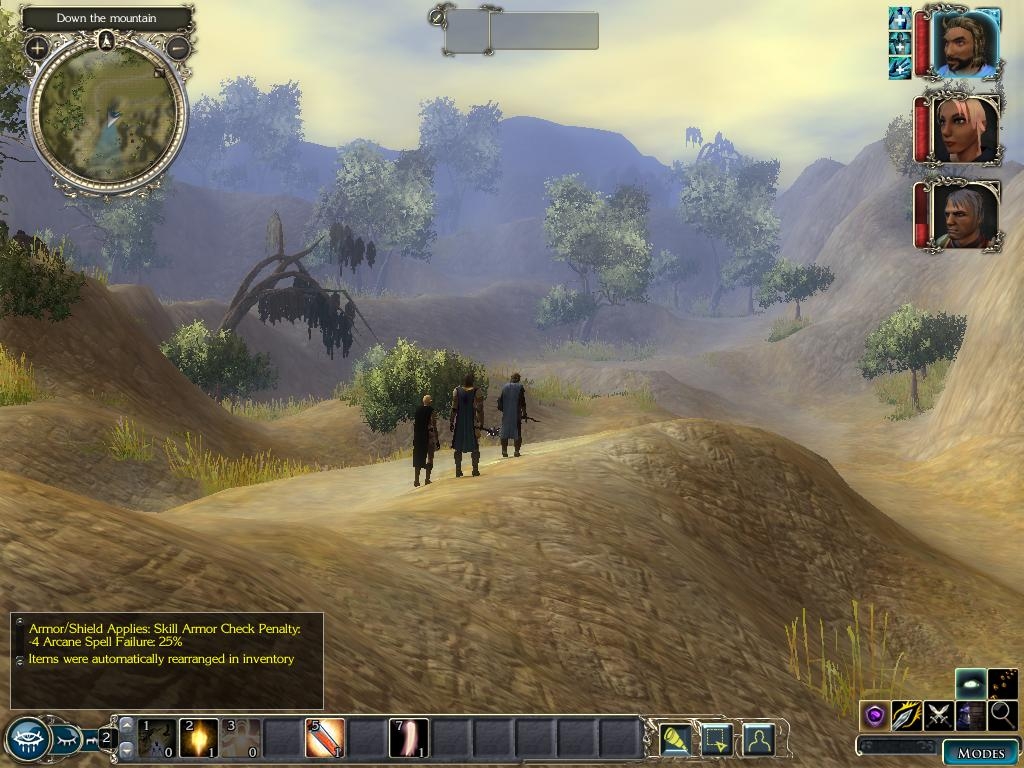Toggle the magnifying glass search mode

pos(1002,715)
